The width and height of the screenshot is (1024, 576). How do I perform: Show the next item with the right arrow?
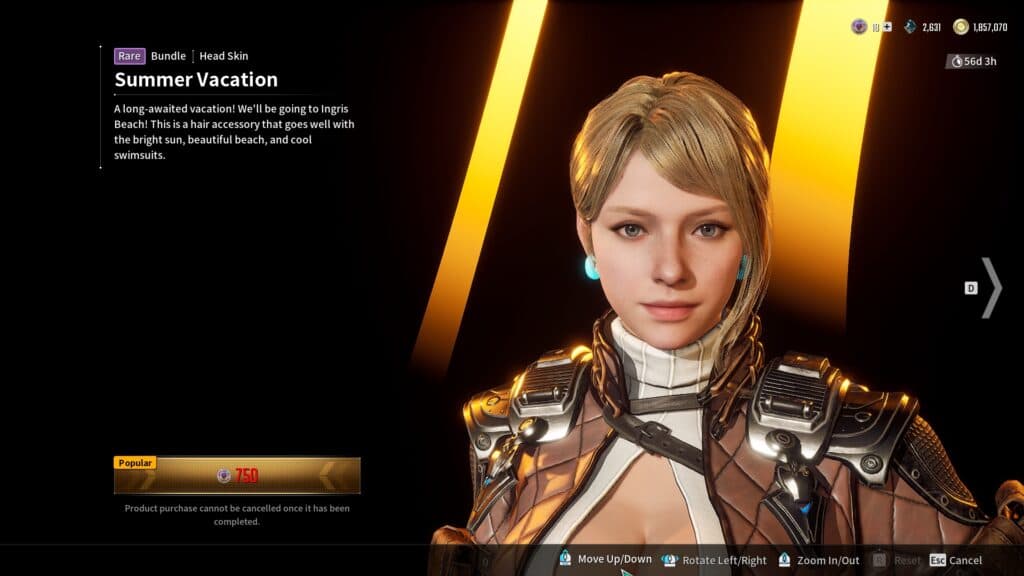(990, 288)
